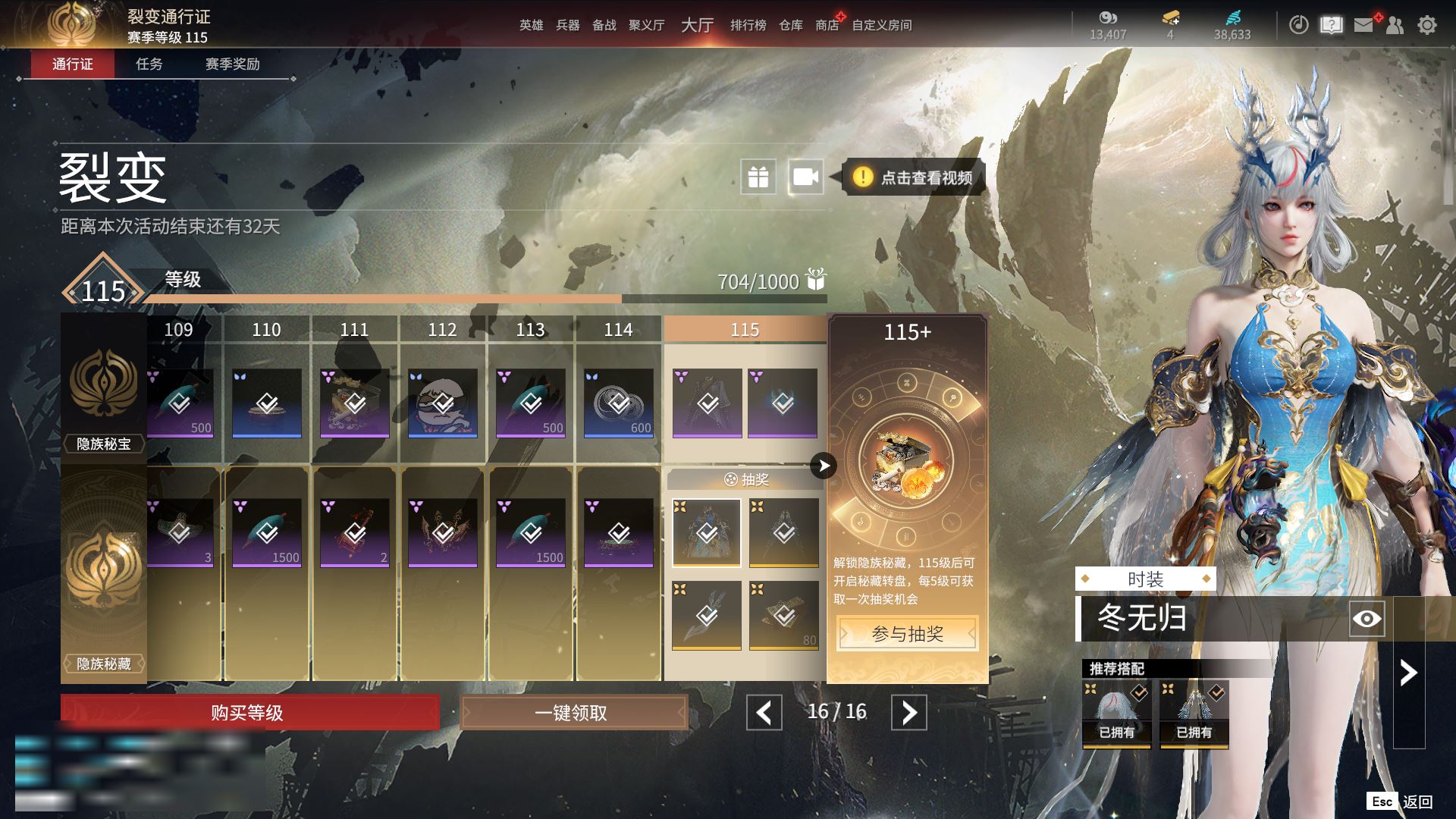Claim all rewards with 一键领取
Image resolution: width=1456 pixels, height=819 pixels.
[573, 713]
